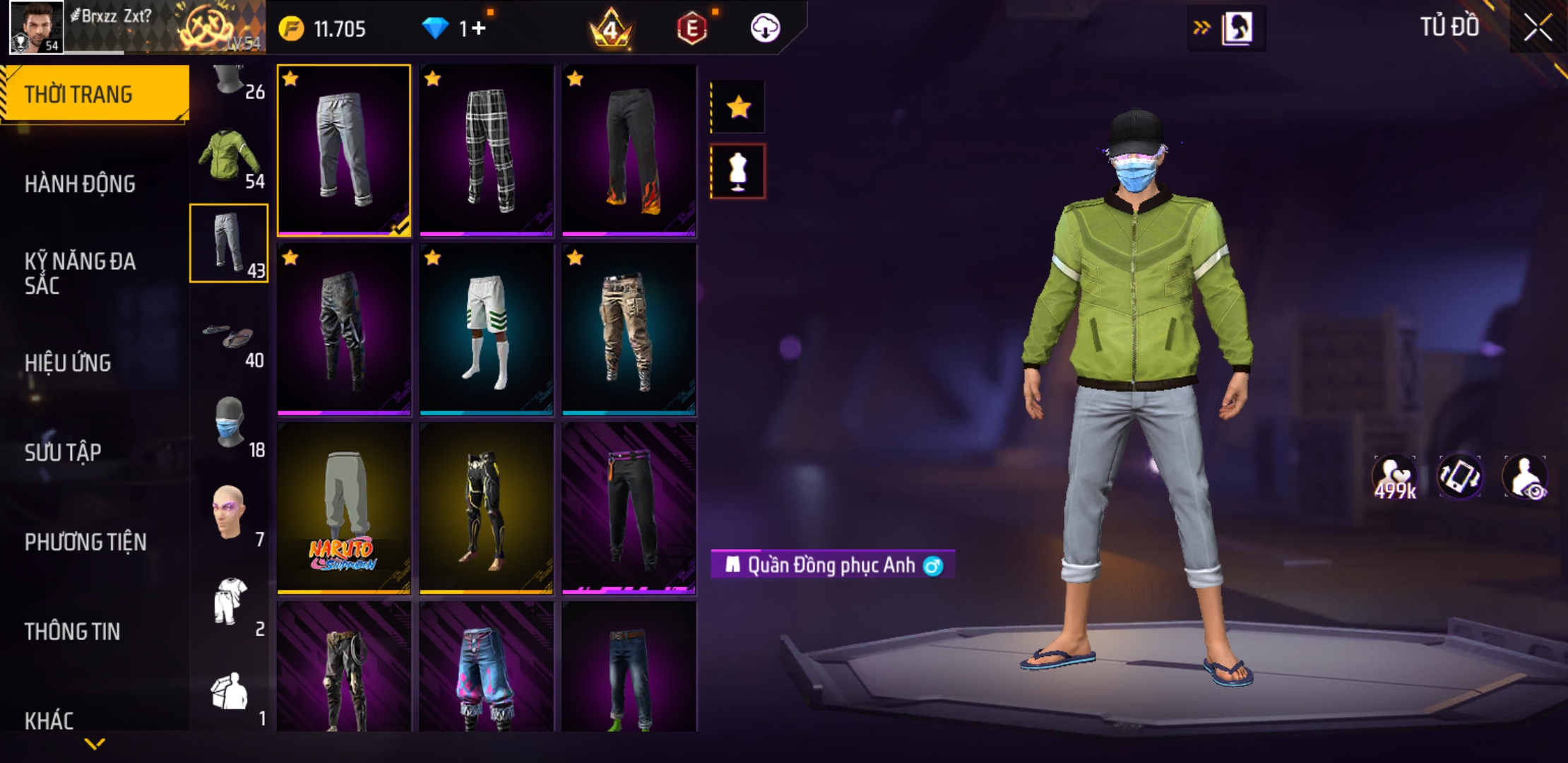Click the mannequin outfit button
Viewport: 1568px width, 763px height.
(738, 172)
